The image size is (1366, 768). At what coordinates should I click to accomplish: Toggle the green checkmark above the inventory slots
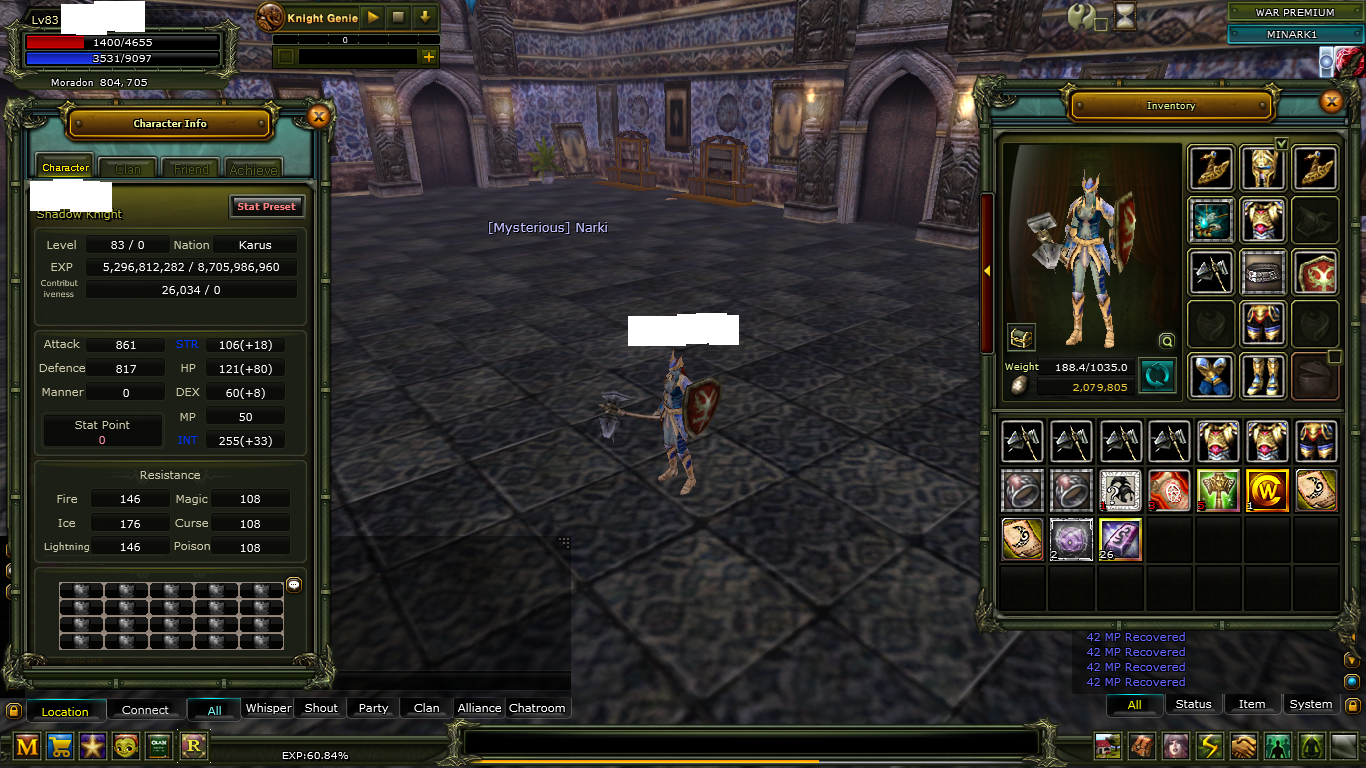pyautogui.click(x=1282, y=144)
